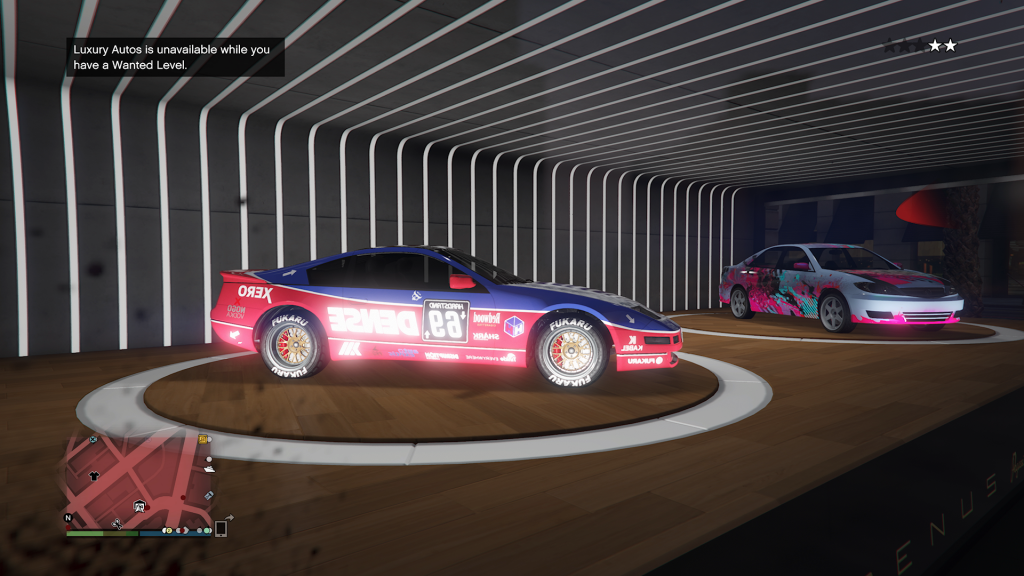Click the north compass marker
The width and height of the screenshot is (1024, 576).
68,518
